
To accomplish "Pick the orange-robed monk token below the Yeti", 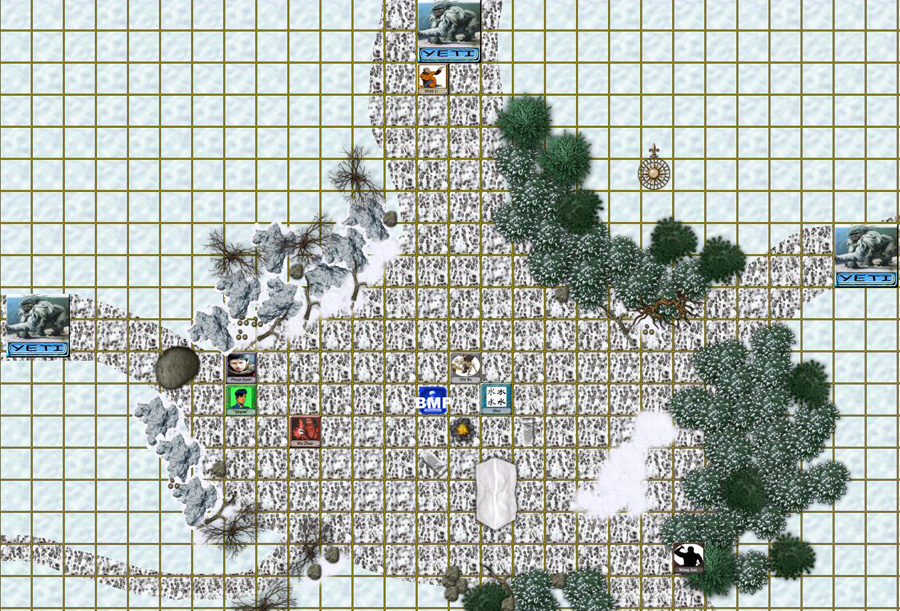I will click(433, 78).
